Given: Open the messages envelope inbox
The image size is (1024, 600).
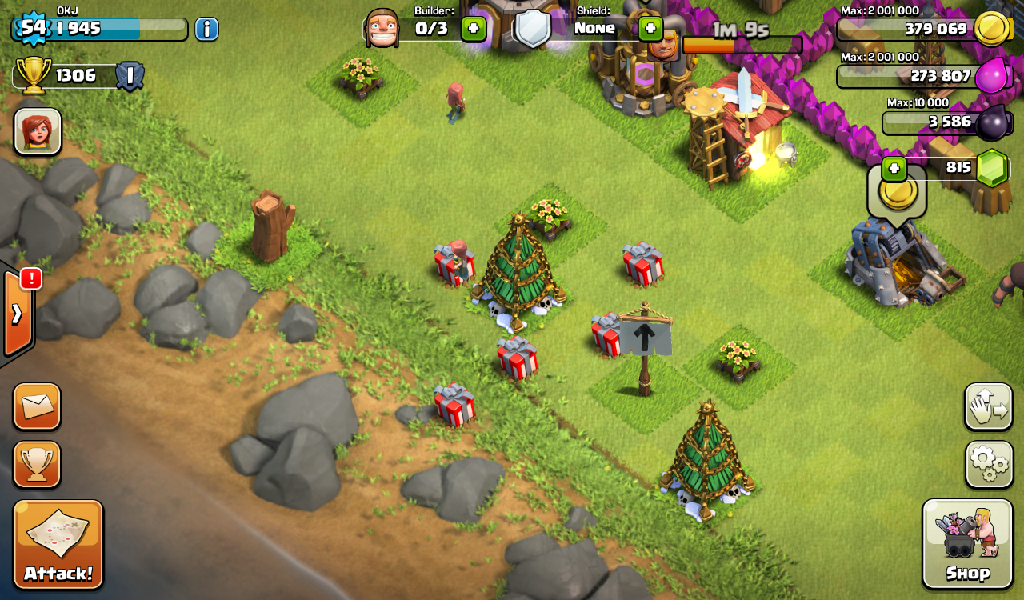Looking at the screenshot, I should point(37,406).
